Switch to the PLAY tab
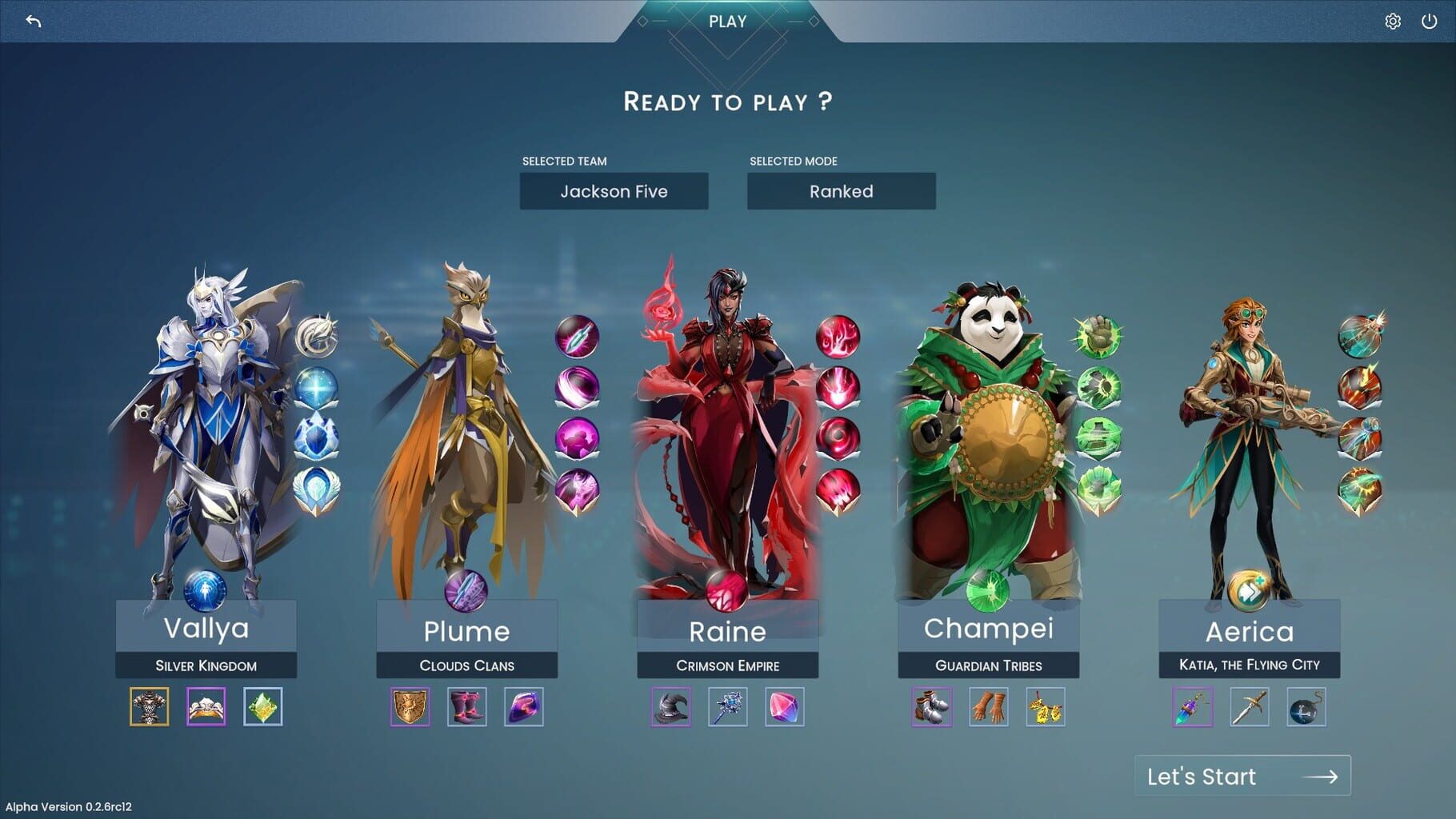The image size is (1456, 819). pyautogui.click(x=726, y=22)
